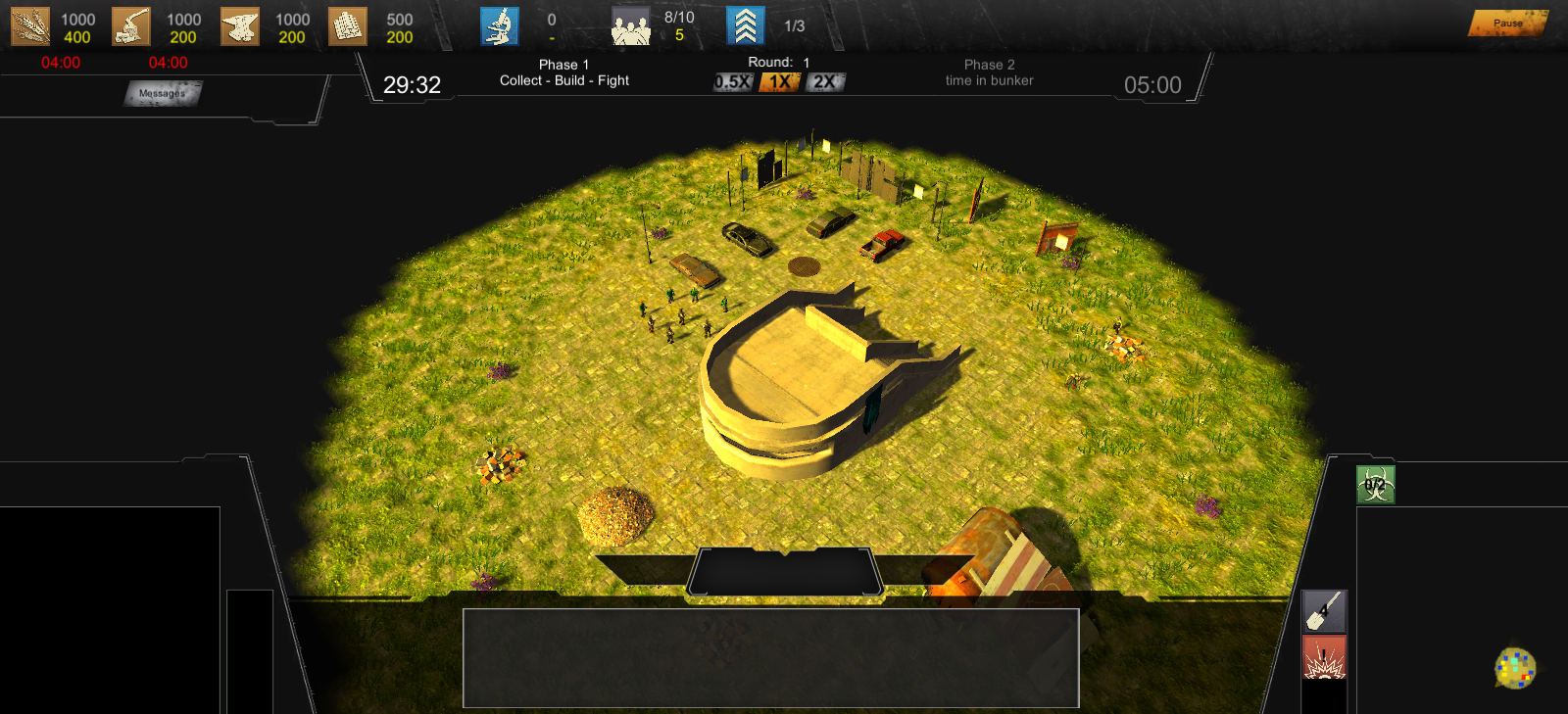Click the circular minimap
The width and height of the screenshot is (1568, 714).
pos(1515,668)
